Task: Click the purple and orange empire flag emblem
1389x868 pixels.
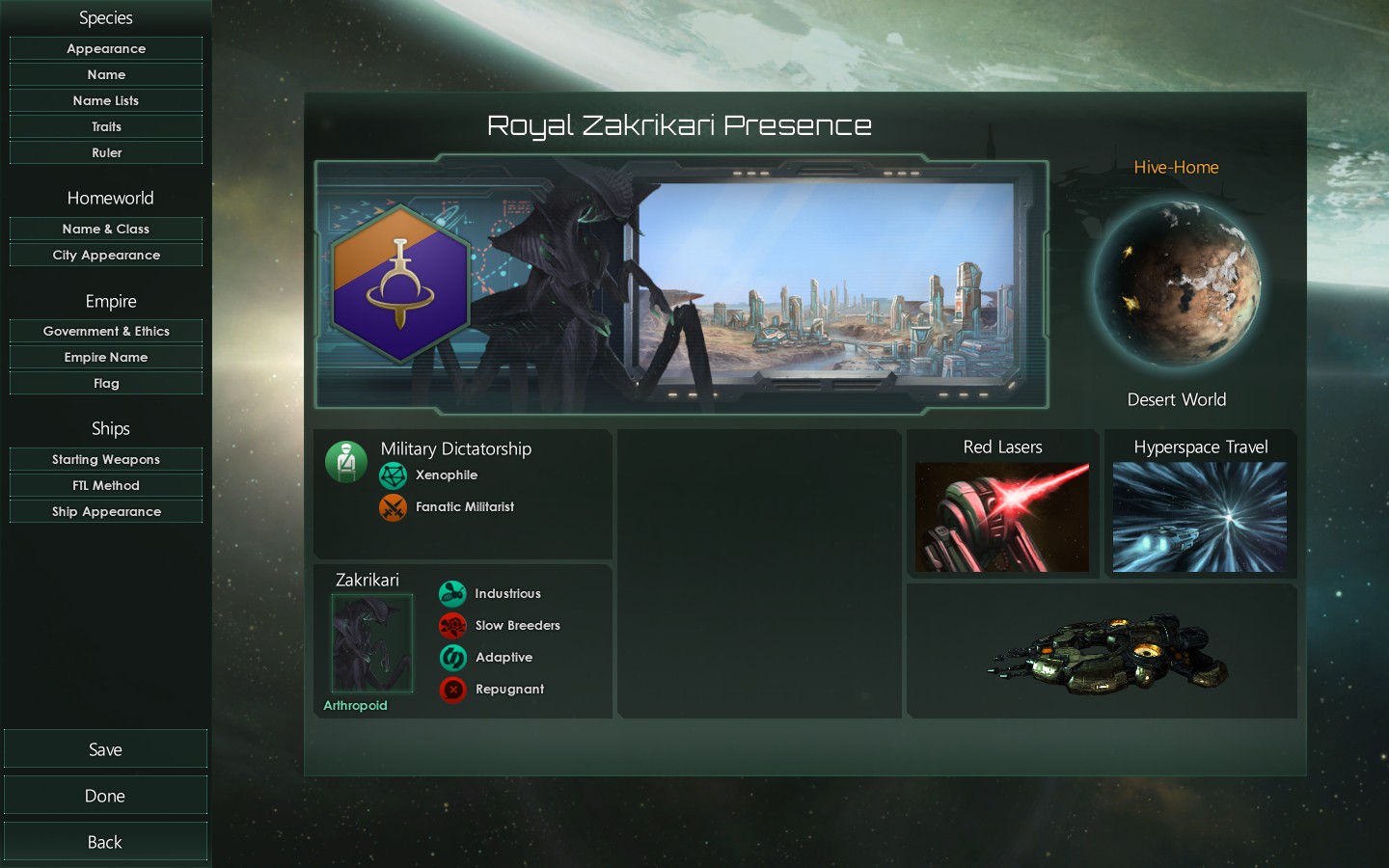Action: 400,285
